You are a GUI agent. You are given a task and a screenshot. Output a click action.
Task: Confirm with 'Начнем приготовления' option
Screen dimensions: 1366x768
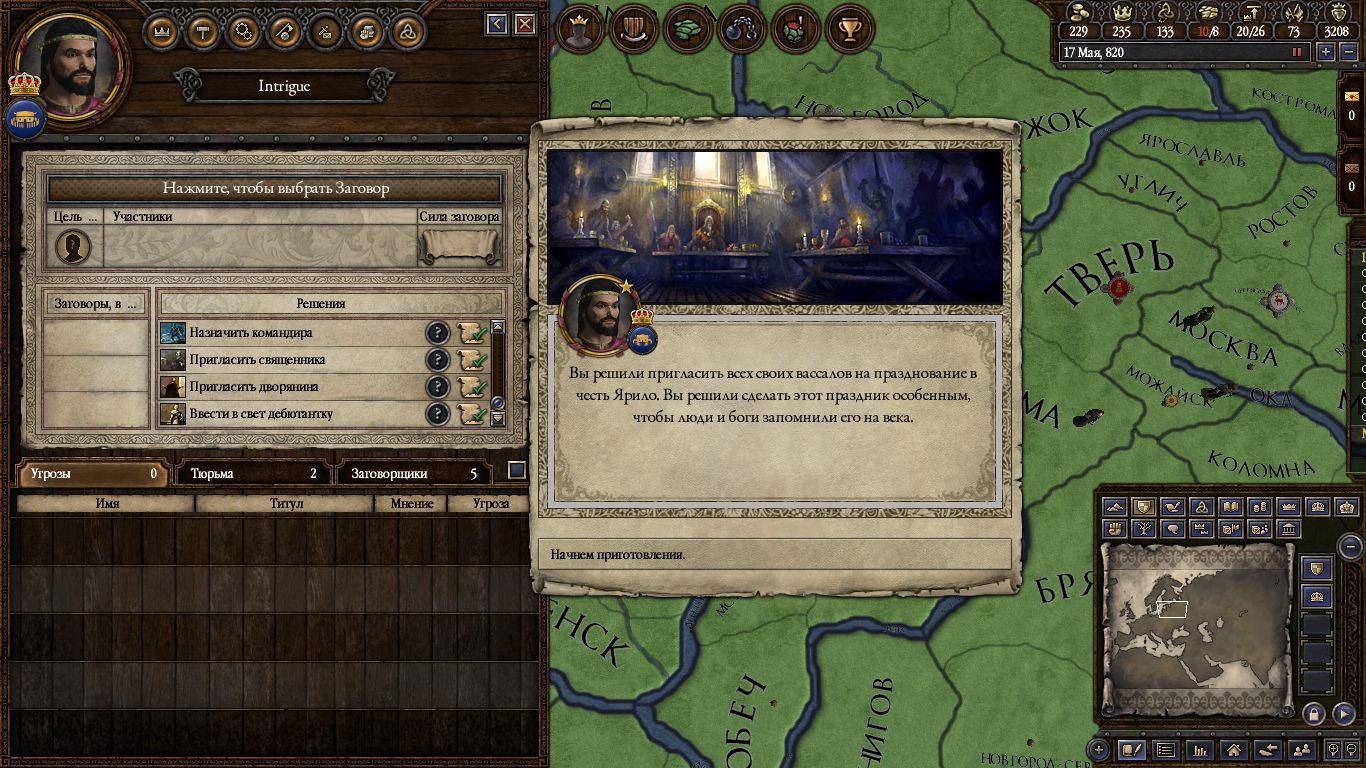774,554
